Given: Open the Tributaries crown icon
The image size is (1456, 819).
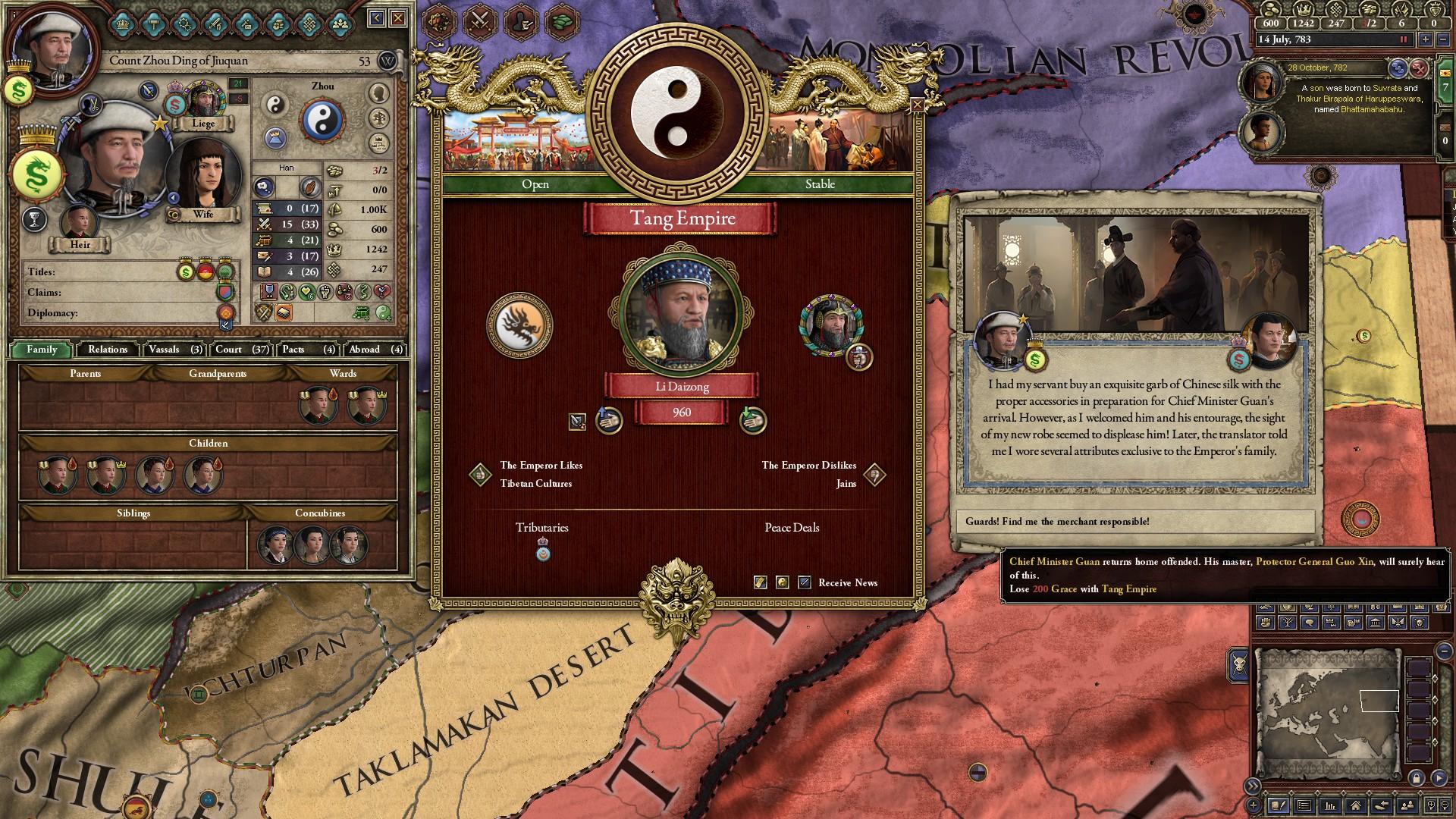Looking at the screenshot, I should point(542,550).
